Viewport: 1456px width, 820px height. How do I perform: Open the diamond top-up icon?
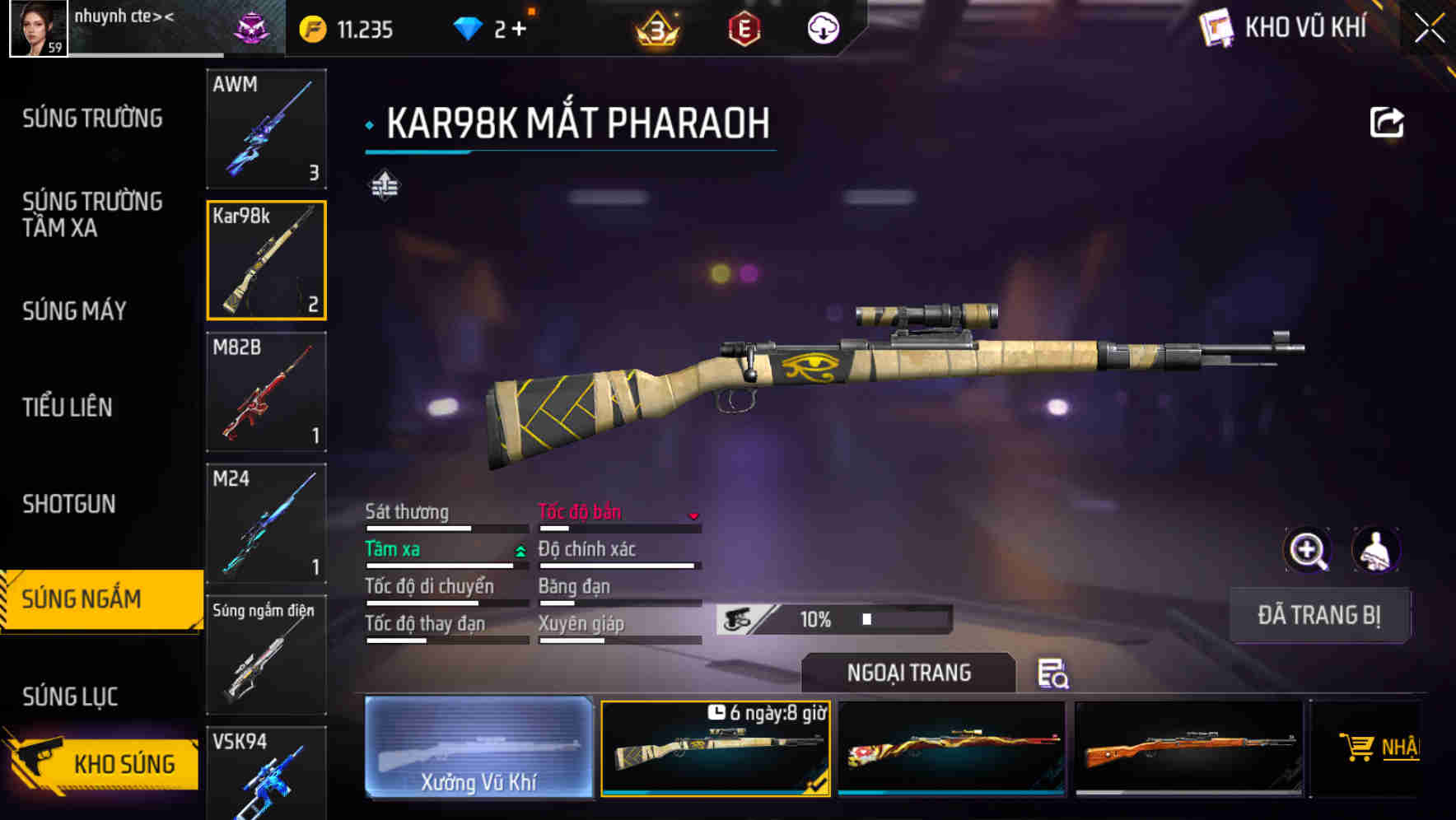pyautogui.click(x=469, y=27)
